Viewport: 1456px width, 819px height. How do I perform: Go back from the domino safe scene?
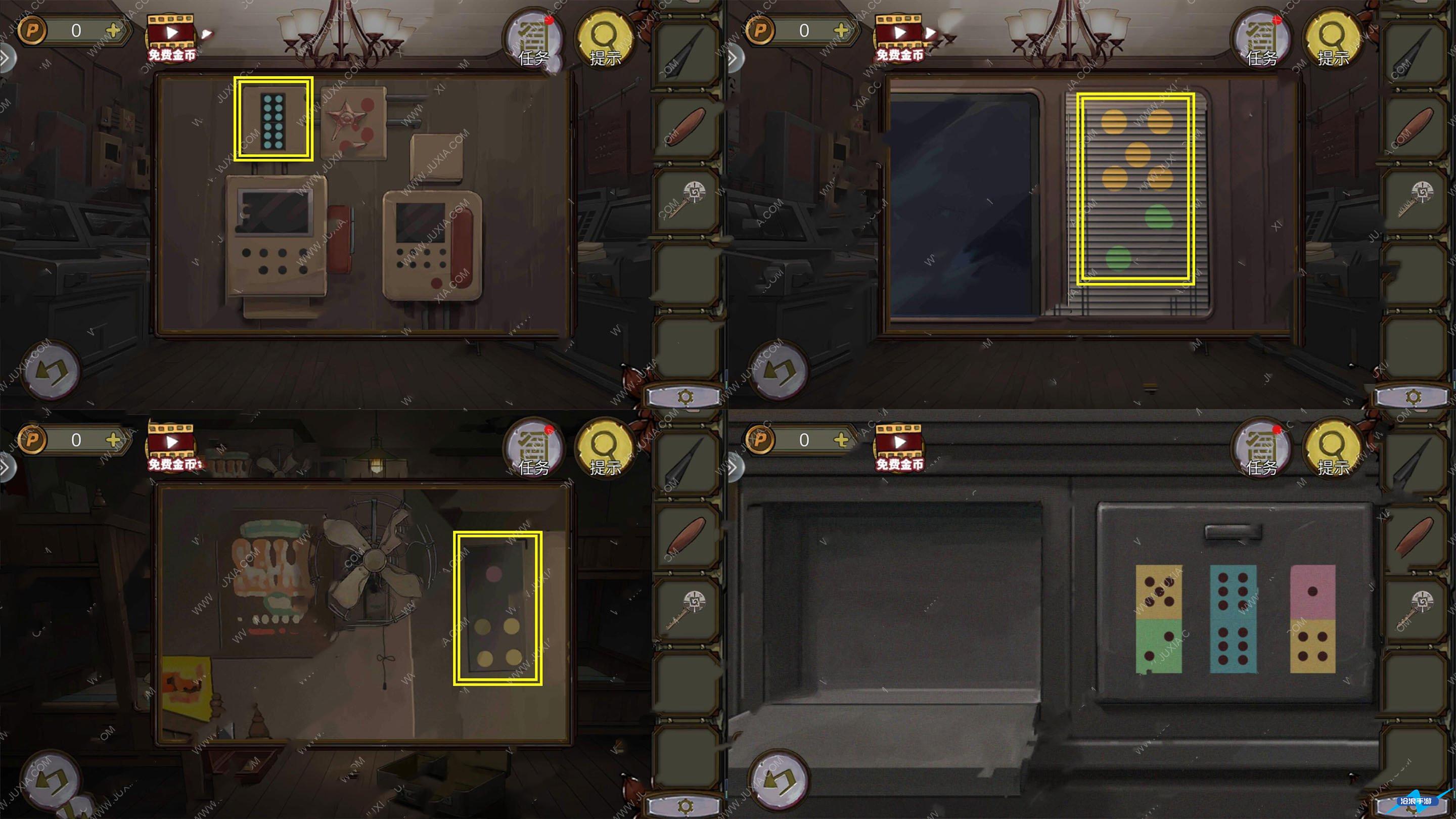coord(779,780)
